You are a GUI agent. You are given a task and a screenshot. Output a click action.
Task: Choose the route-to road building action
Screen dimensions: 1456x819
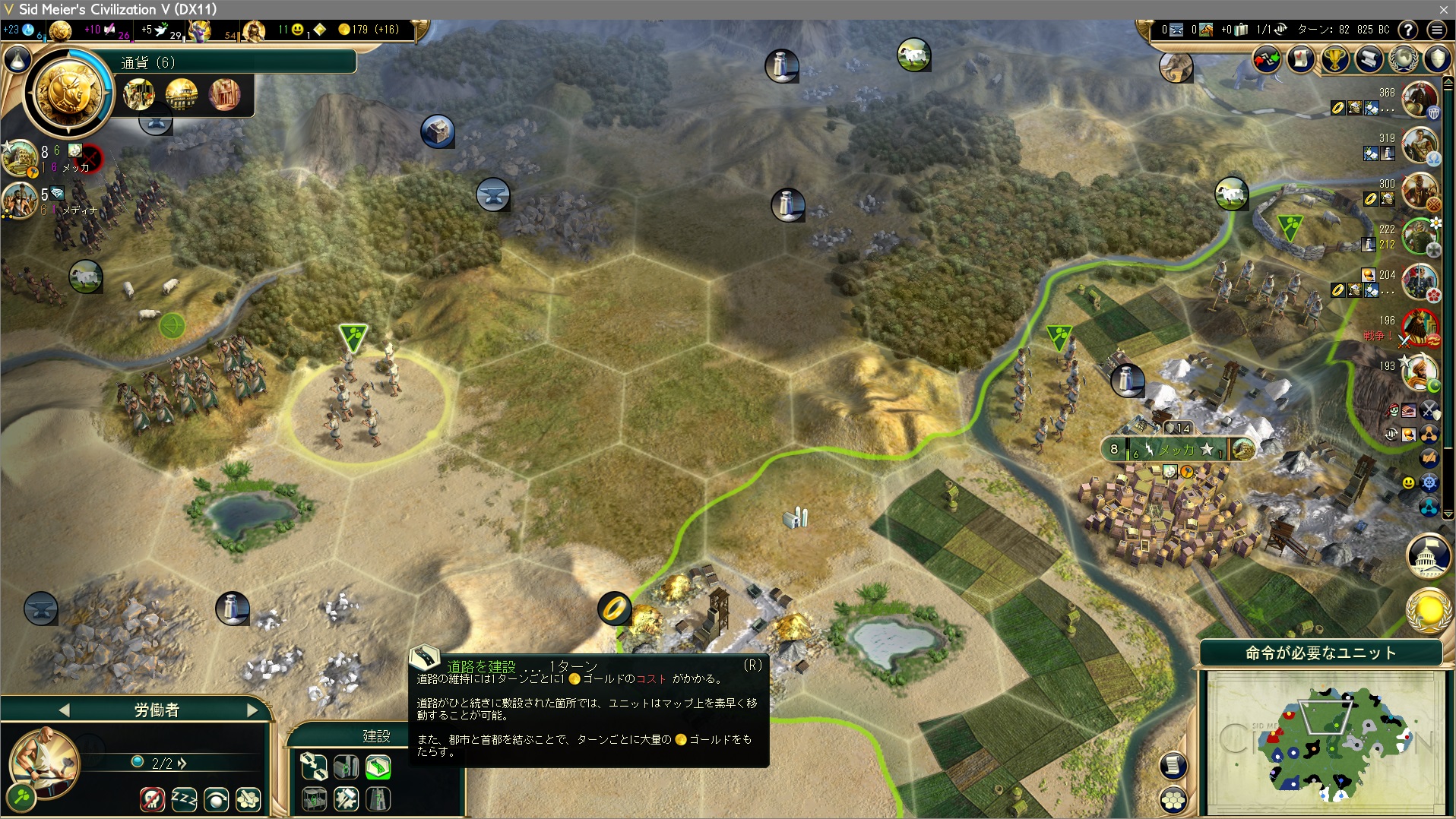(x=313, y=767)
